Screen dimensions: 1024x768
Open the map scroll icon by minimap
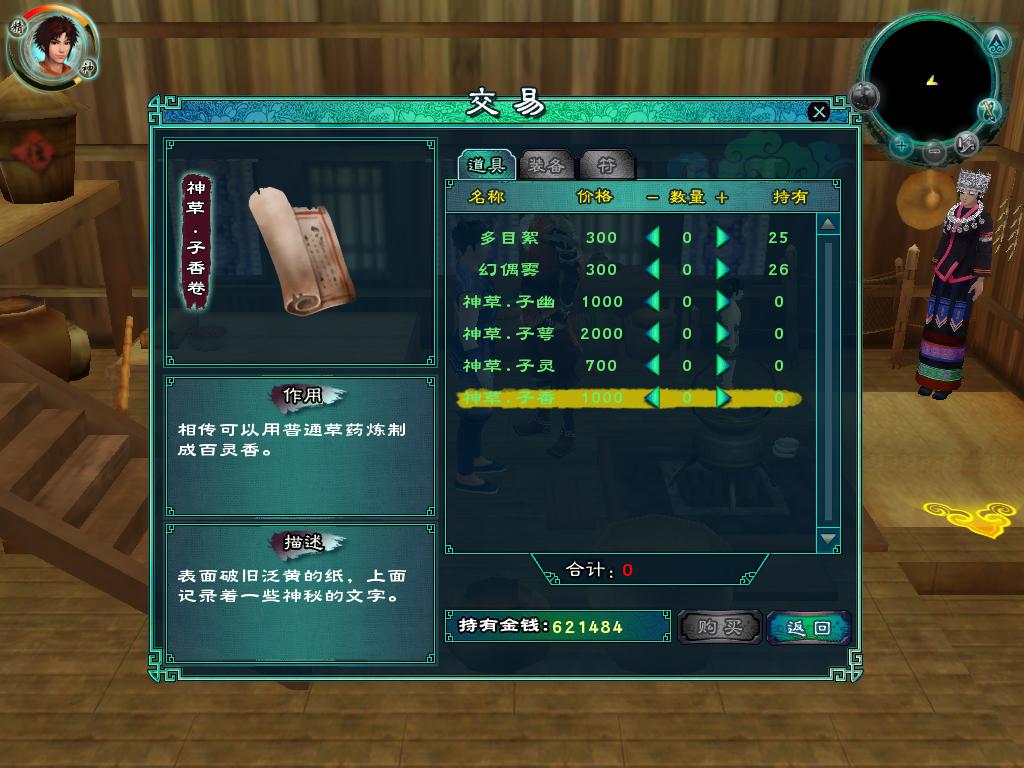[966, 143]
